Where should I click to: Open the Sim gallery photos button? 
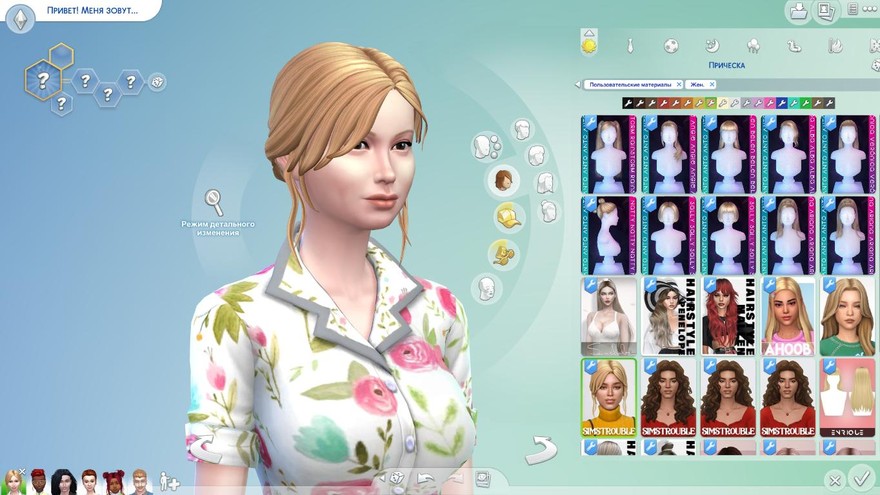826,12
